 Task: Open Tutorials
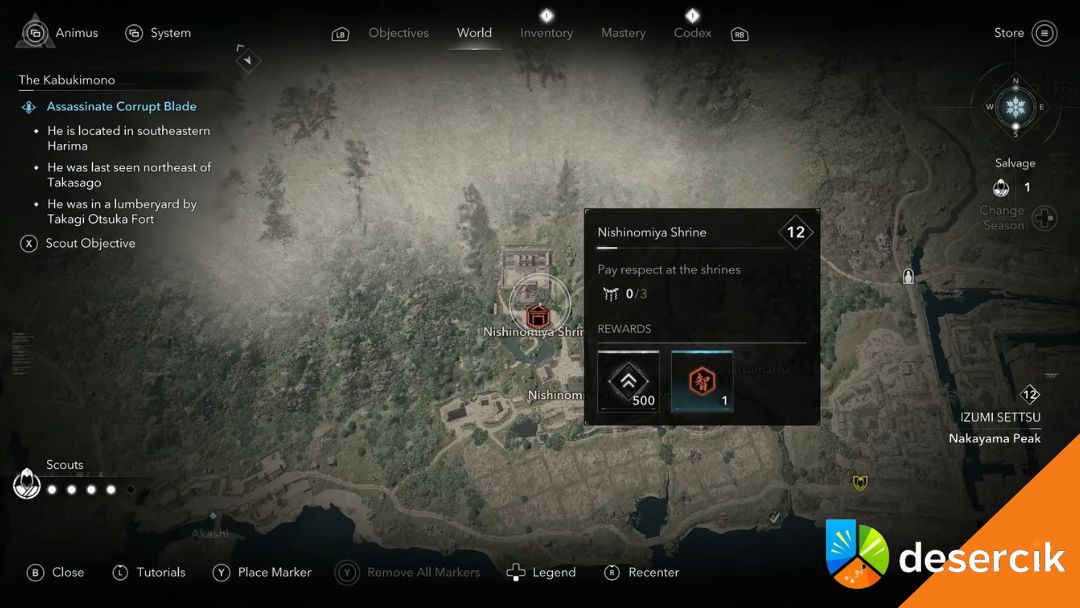148,572
